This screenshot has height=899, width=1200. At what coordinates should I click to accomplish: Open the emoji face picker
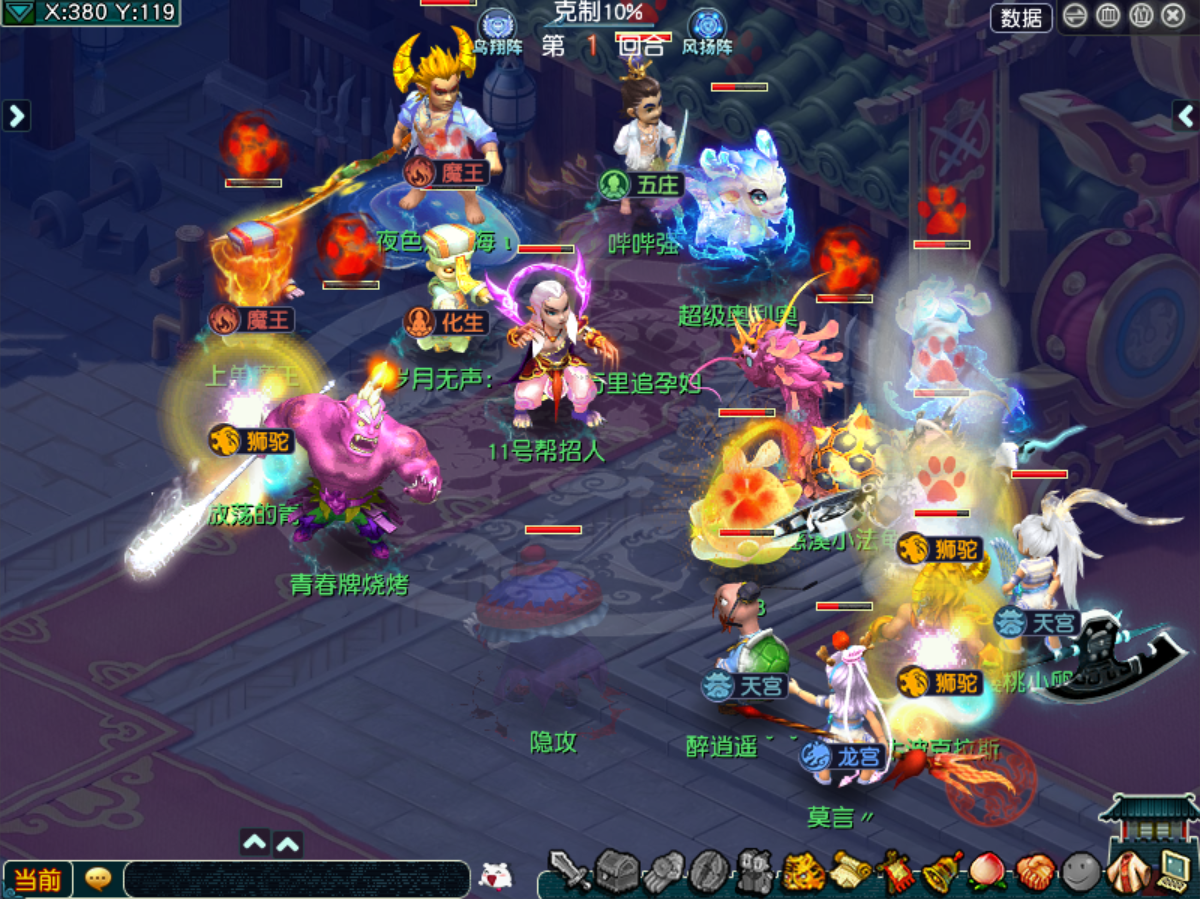point(495,877)
